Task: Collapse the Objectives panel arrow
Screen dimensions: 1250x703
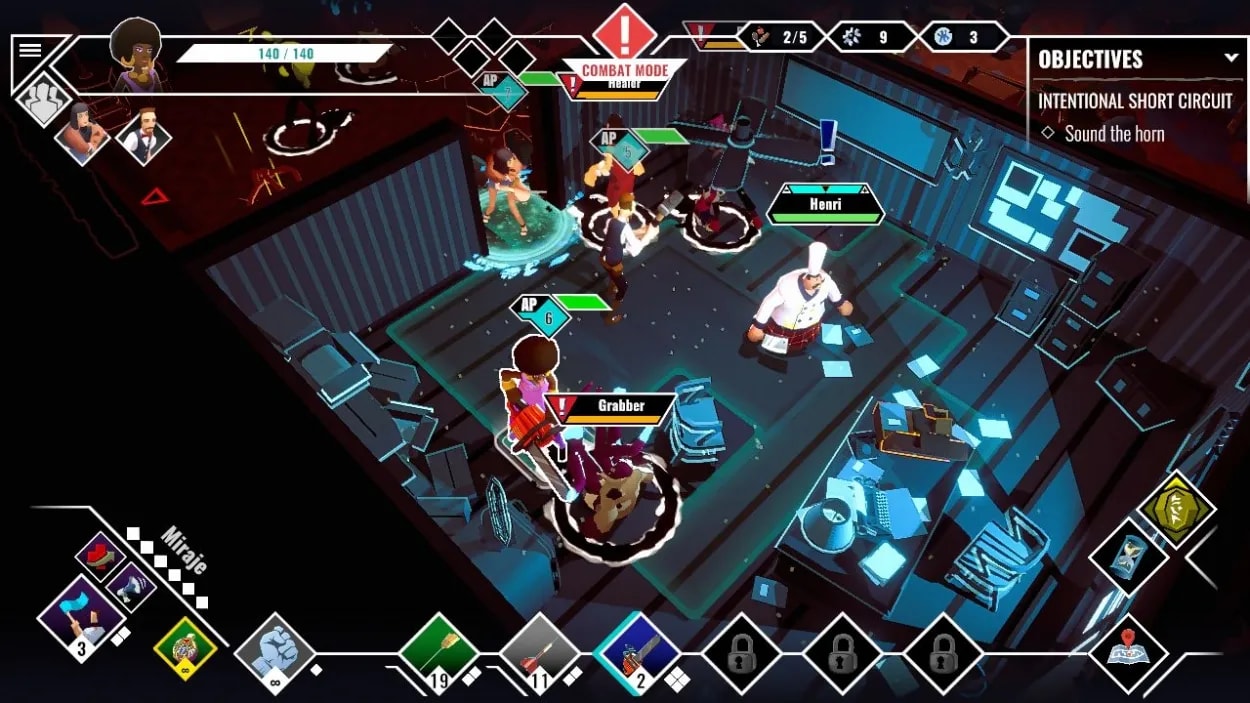Action: click(x=1231, y=58)
